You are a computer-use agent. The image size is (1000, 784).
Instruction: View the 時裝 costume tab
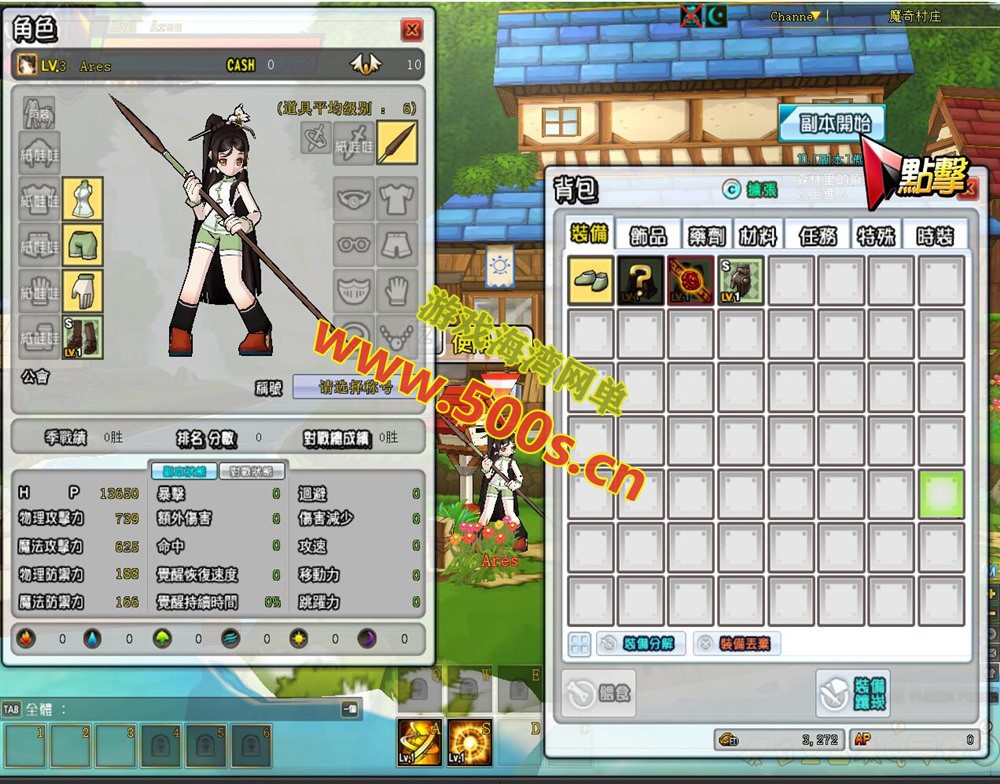point(935,235)
